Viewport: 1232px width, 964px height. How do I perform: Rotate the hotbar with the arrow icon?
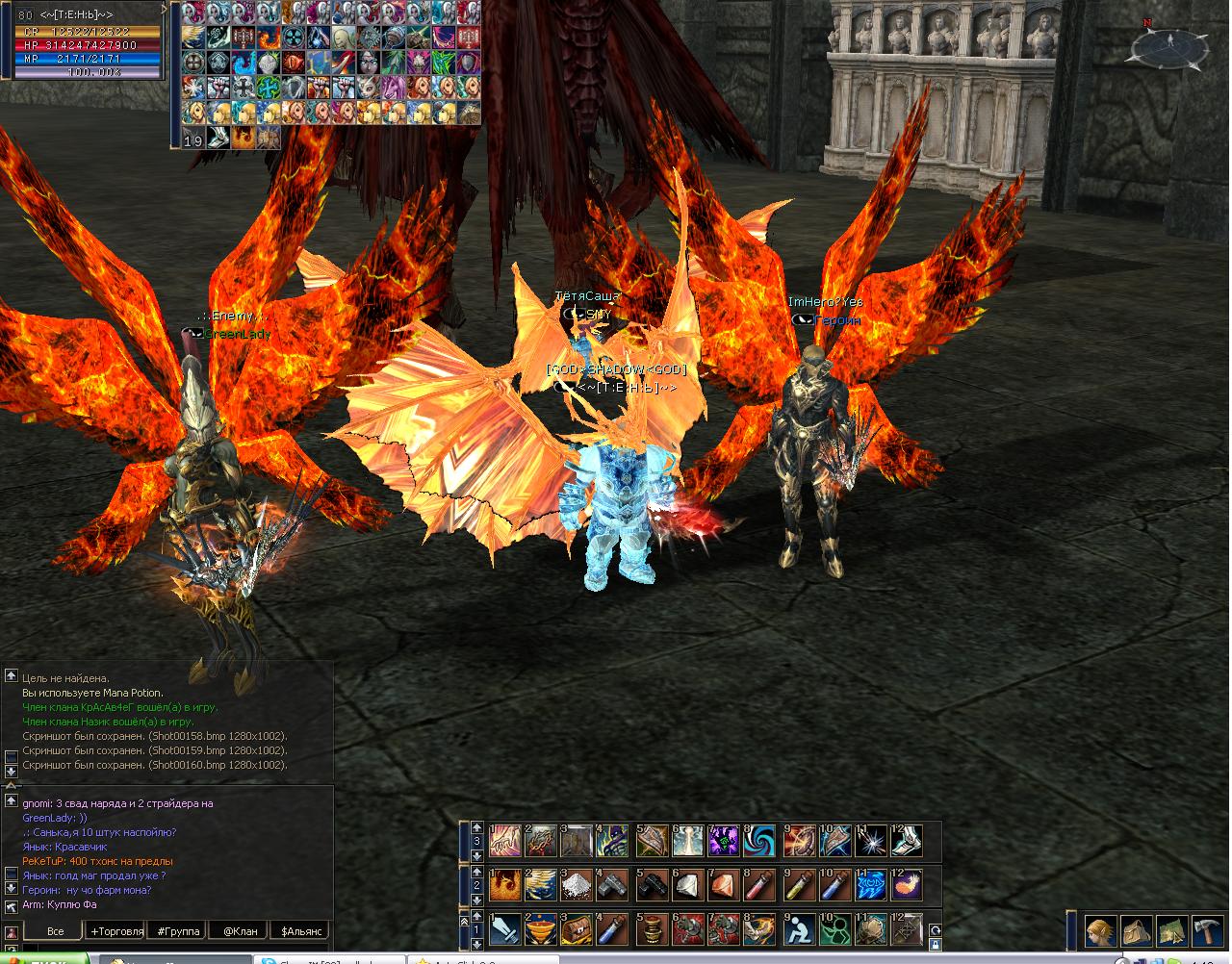click(934, 929)
